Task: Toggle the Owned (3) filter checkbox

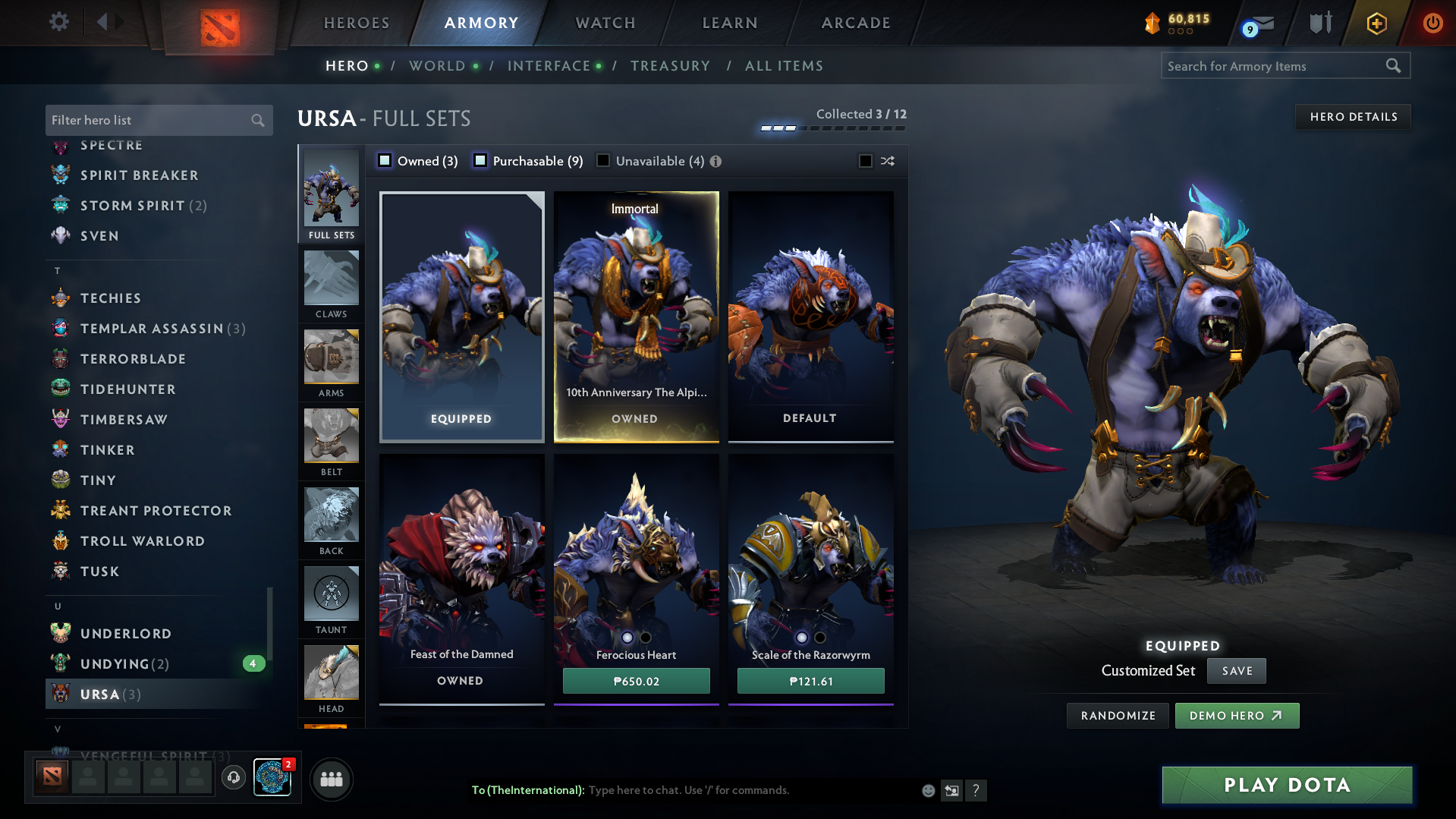Action: click(385, 161)
